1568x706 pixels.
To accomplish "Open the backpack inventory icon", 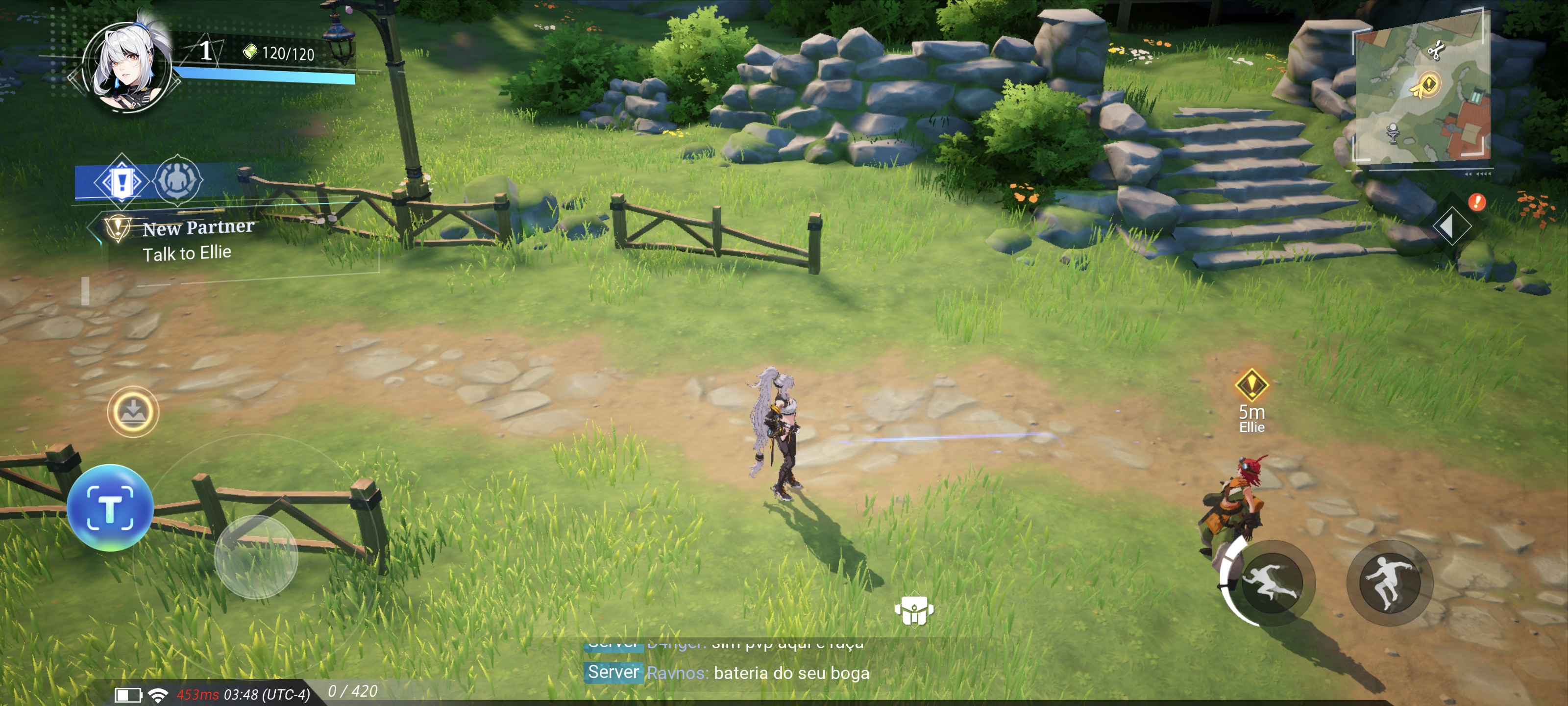I will [914, 610].
